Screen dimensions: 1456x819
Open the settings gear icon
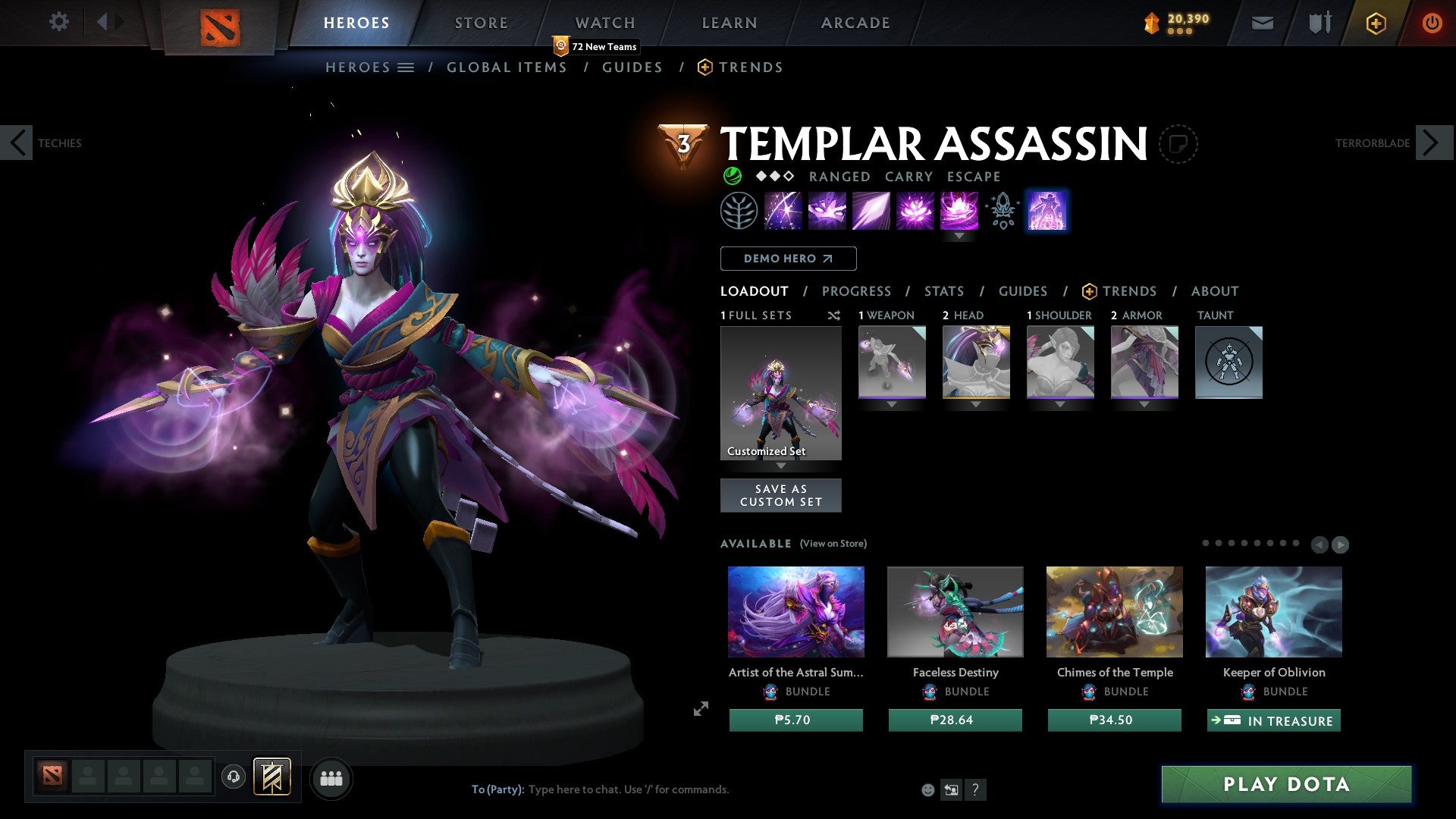coord(59,22)
